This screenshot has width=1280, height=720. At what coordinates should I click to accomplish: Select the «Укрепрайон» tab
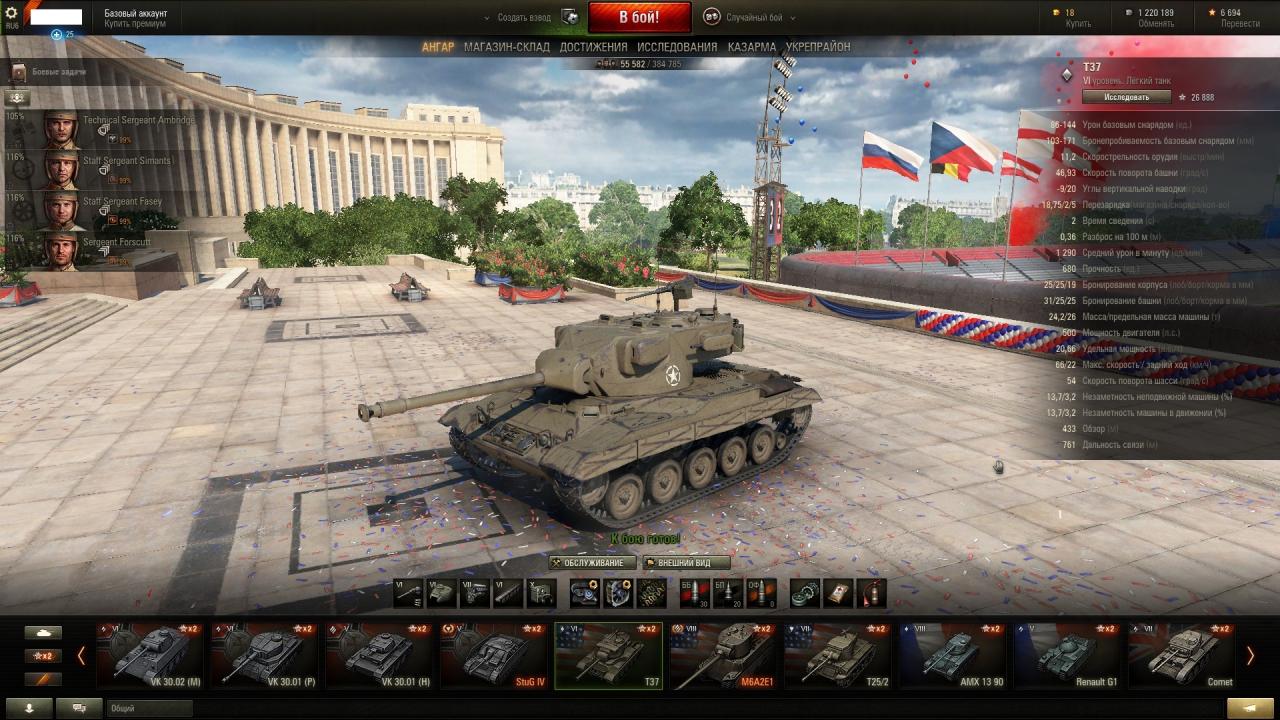click(x=818, y=47)
